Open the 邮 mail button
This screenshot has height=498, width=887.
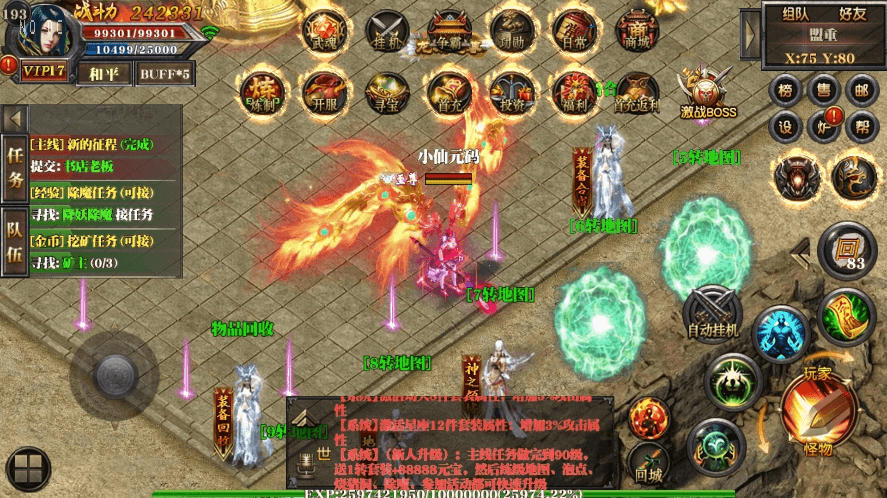point(860,91)
